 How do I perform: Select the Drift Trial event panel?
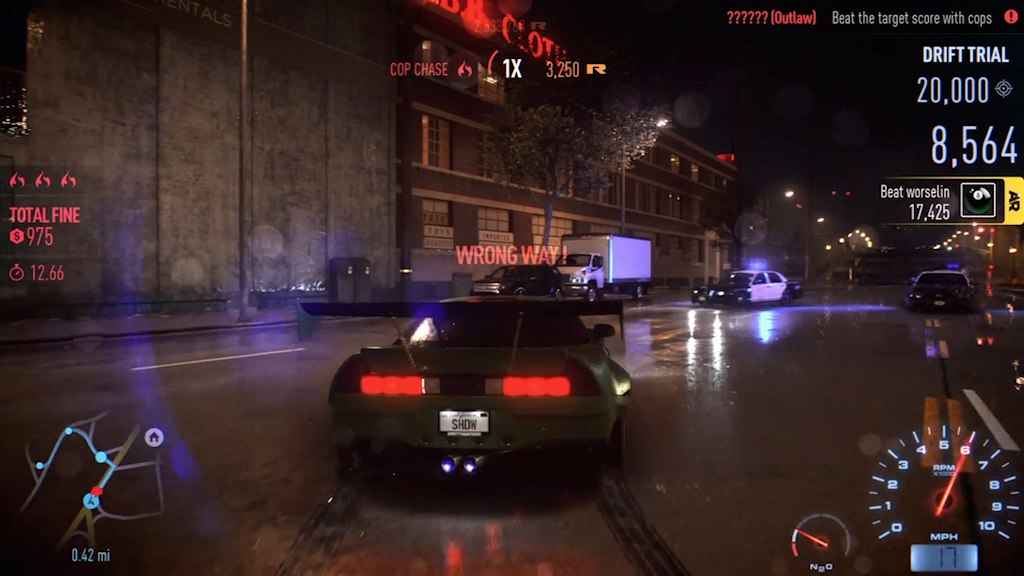pyautogui.click(x=965, y=55)
